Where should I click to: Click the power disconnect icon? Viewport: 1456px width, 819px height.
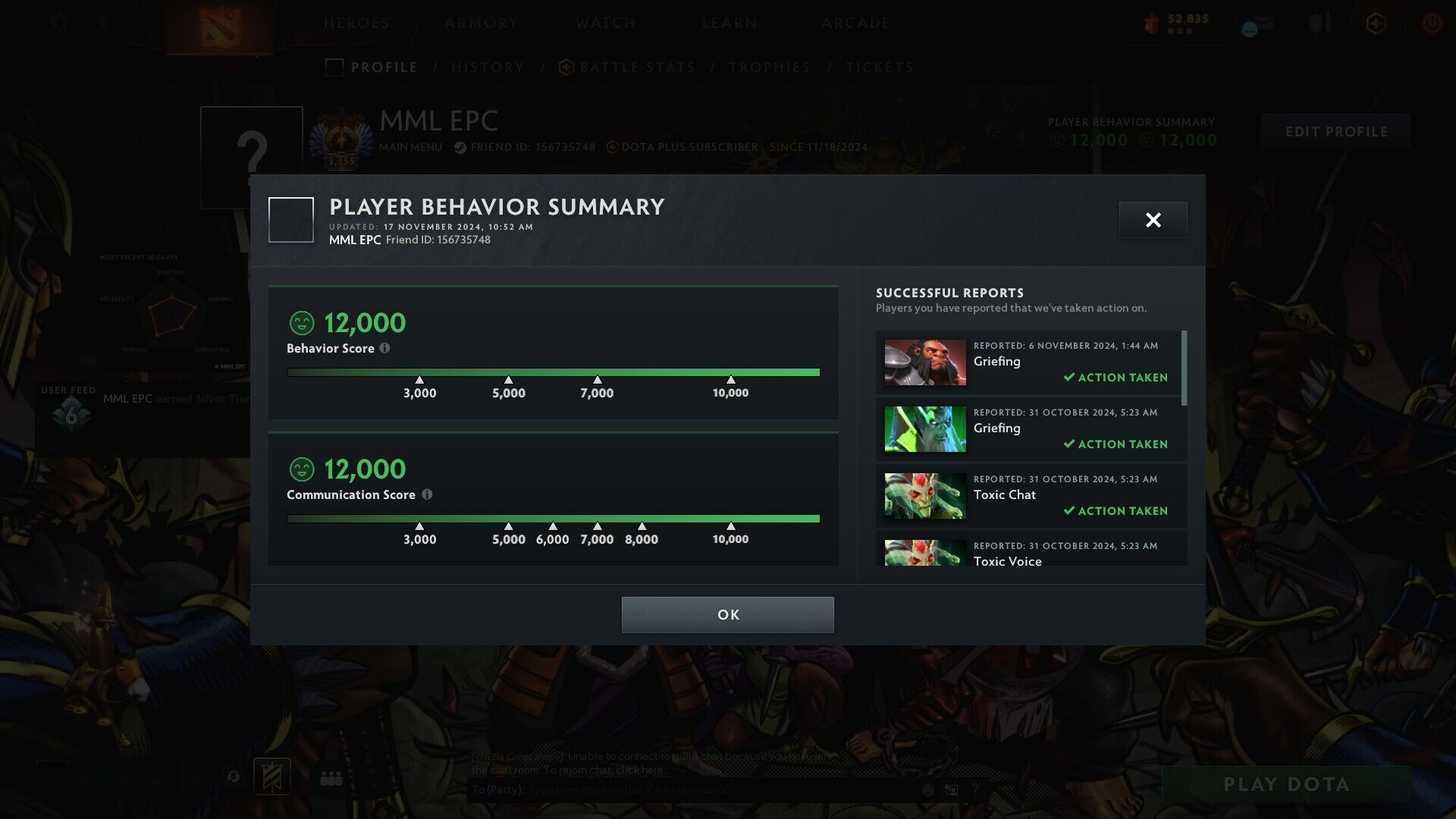point(1432,24)
